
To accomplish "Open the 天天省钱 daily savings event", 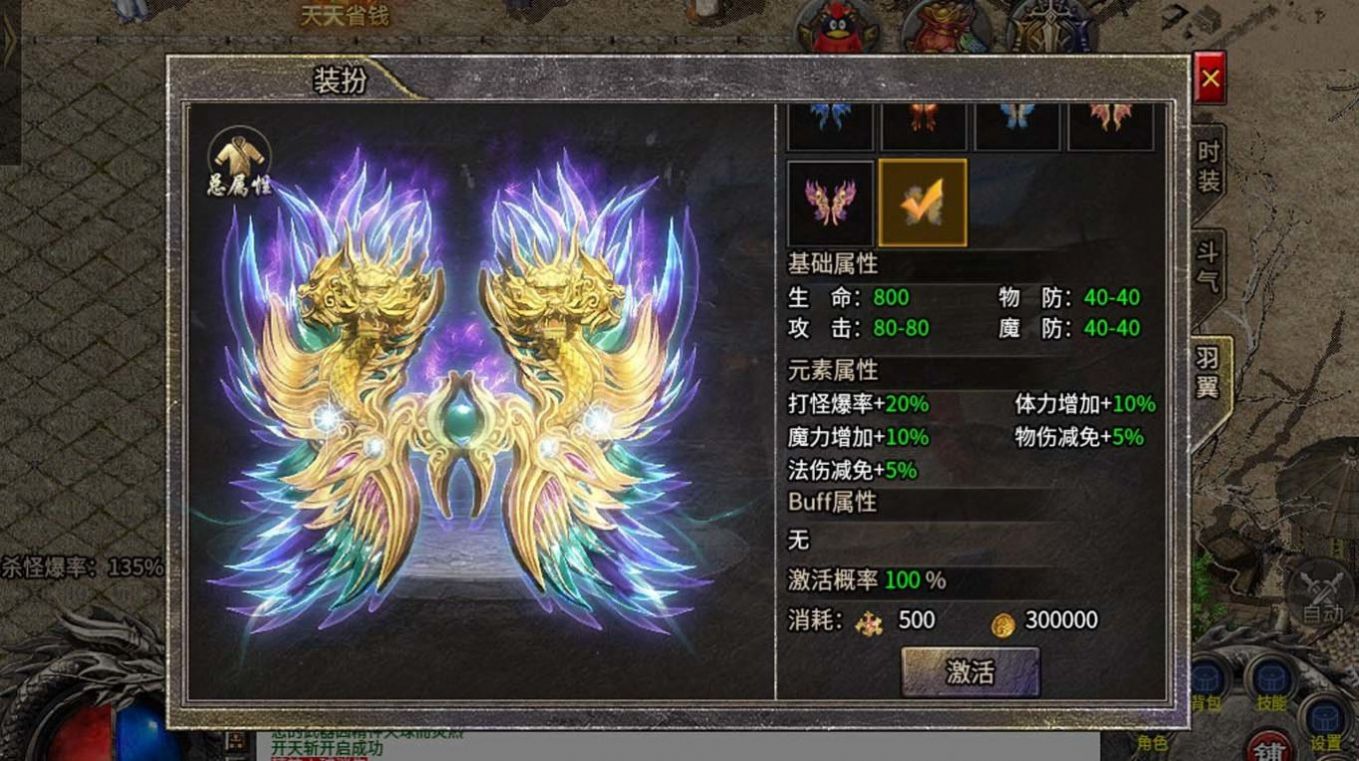I will tap(345, 15).
